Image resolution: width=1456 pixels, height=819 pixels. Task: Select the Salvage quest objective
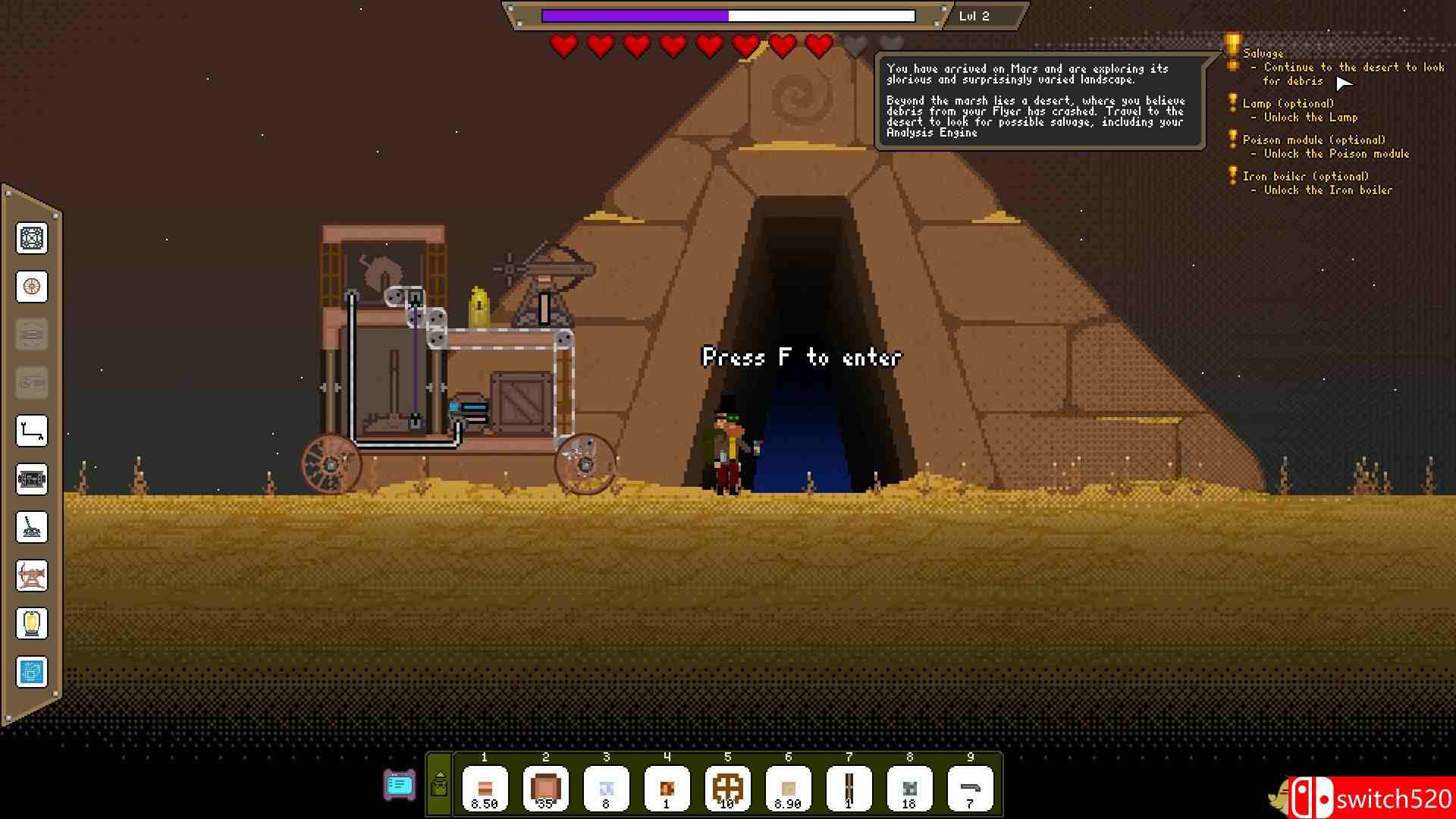pyautogui.click(x=1263, y=53)
